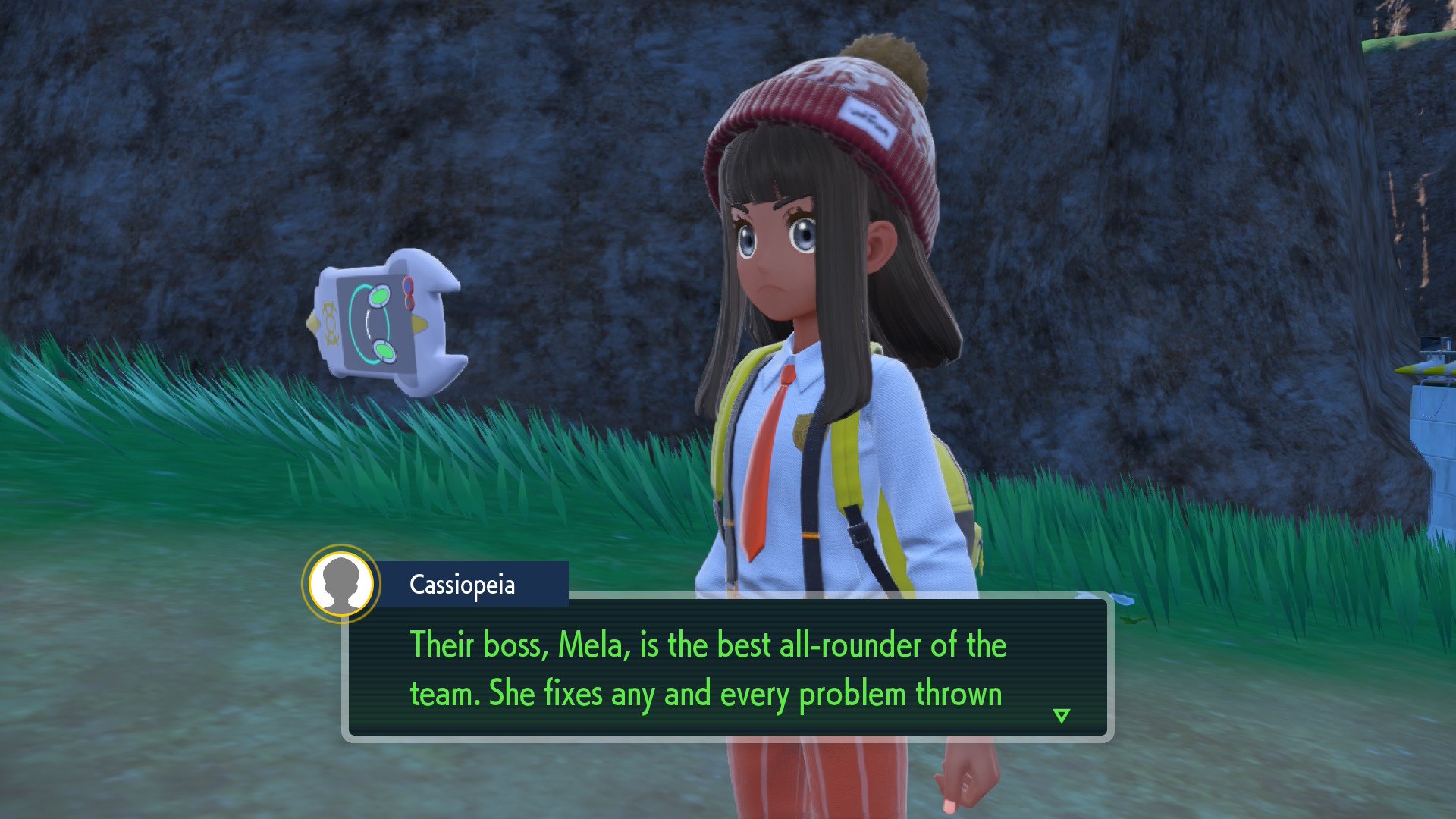Select Cassiopeia's silhouette portrait icon
Viewport: 1456px width, 819px height.
click(x=341, y=583)
